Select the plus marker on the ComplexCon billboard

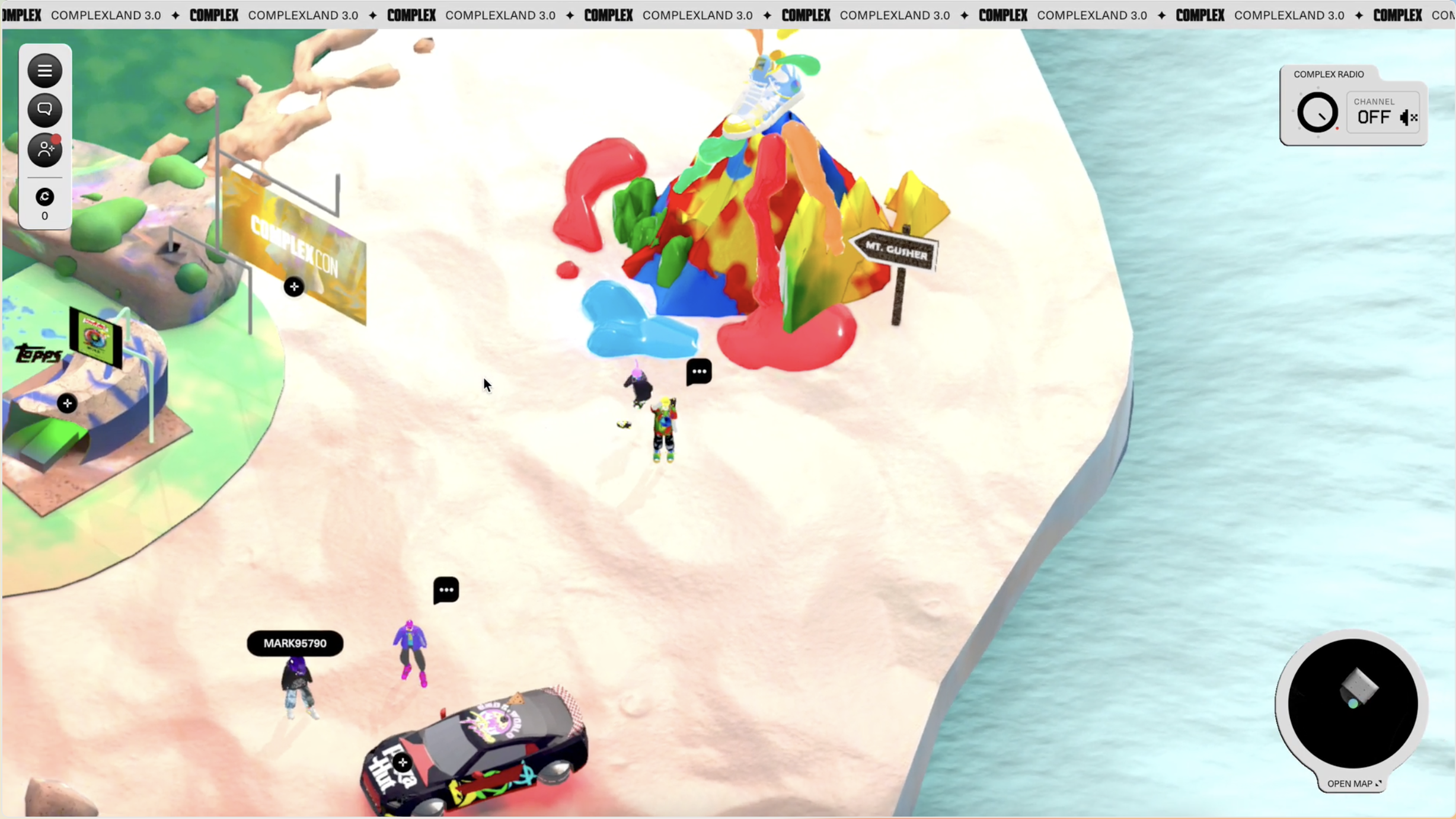(294, 286)
